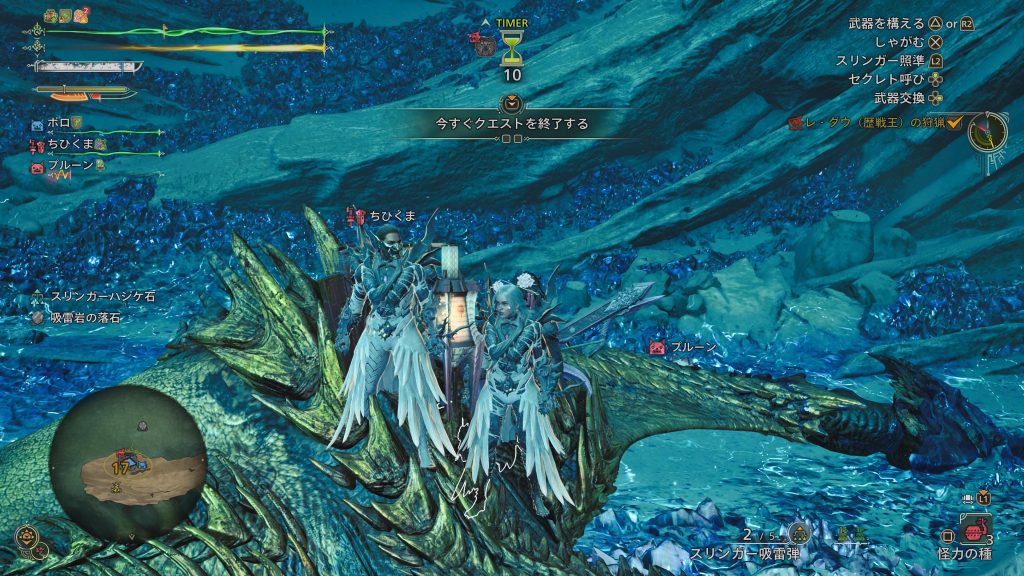
Task: Click the hourglass timer icon
Action: 512,47
